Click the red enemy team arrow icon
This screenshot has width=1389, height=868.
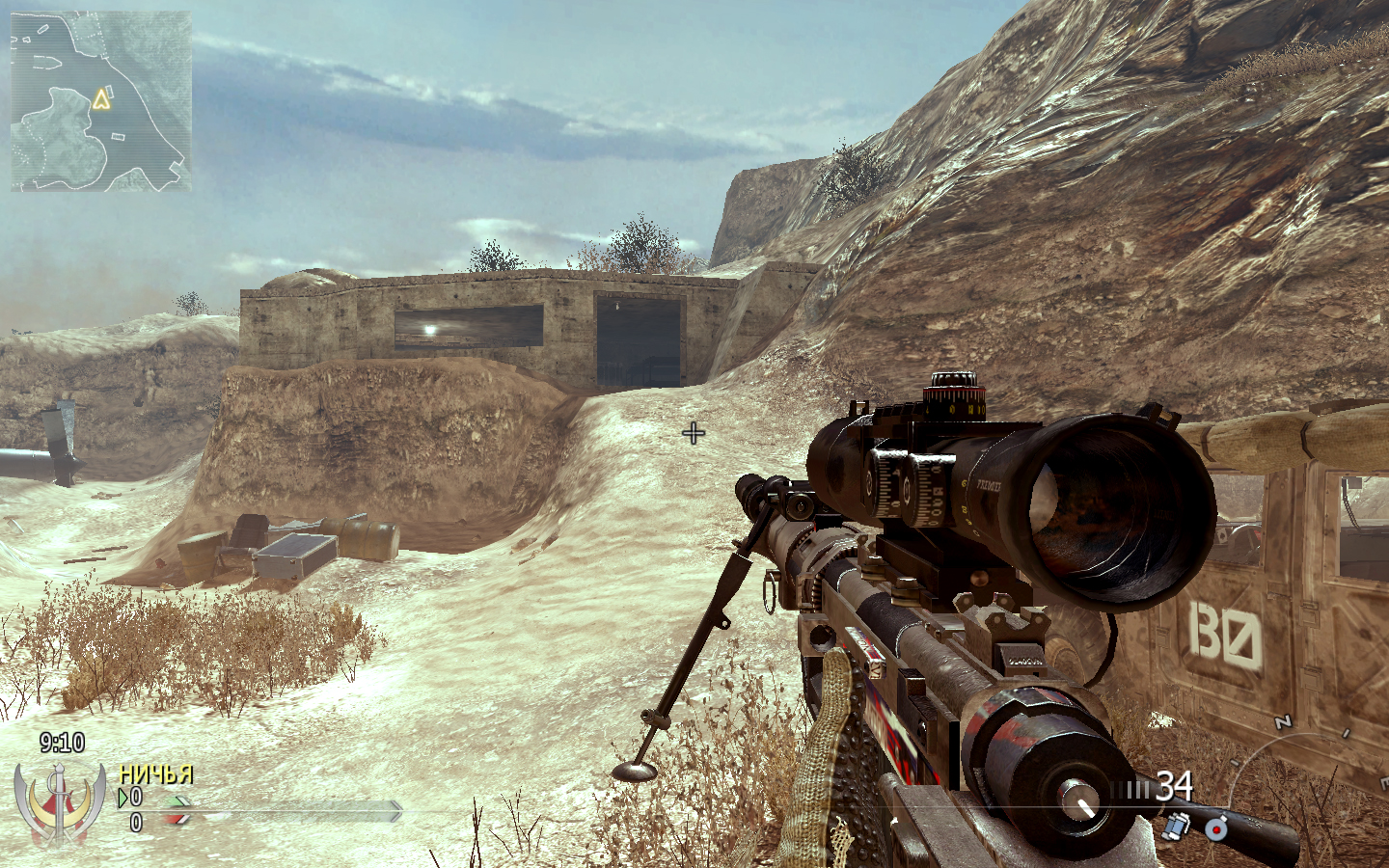pos(175,821)
